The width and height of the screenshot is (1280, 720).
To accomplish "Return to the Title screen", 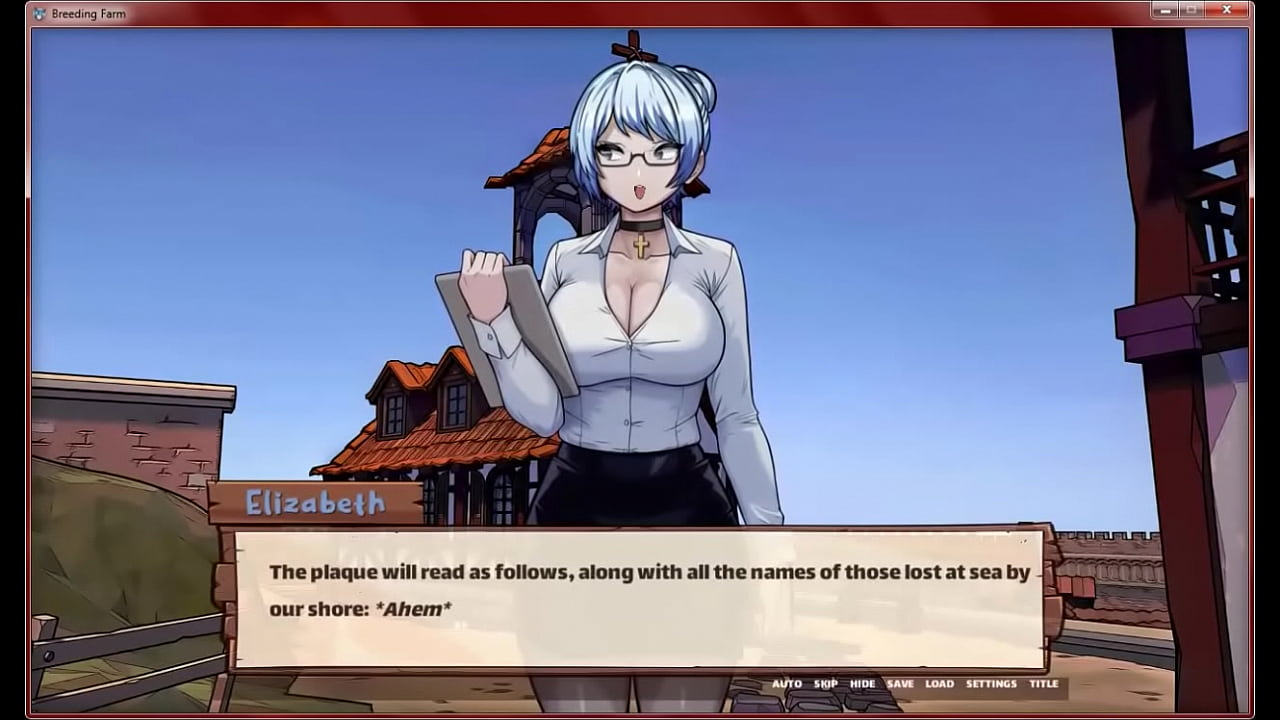I will pos(1043,684).
